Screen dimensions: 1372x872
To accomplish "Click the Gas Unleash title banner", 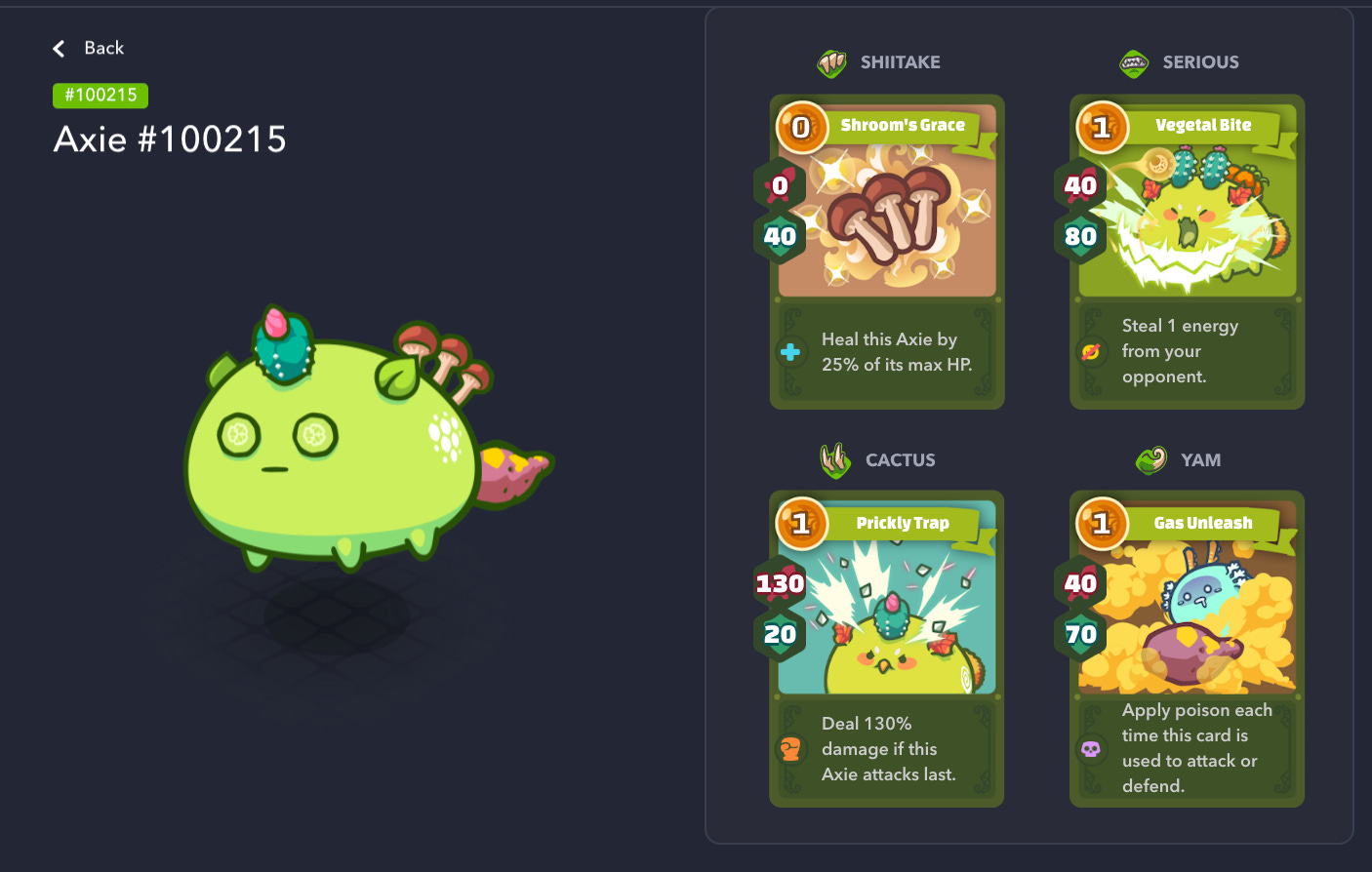I will (x=1203, y=523).
